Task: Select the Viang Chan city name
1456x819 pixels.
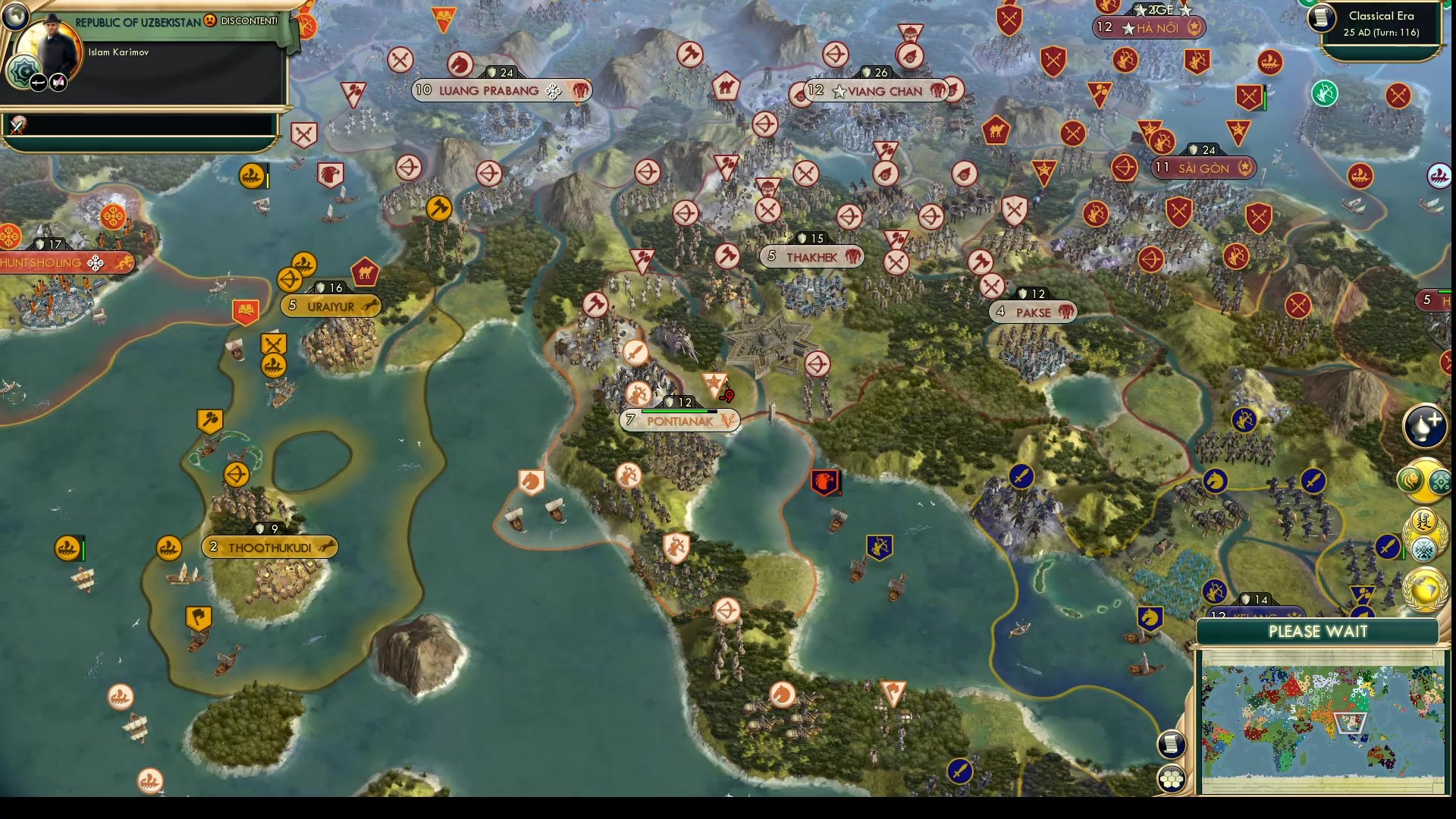Action: pos(883,91)
